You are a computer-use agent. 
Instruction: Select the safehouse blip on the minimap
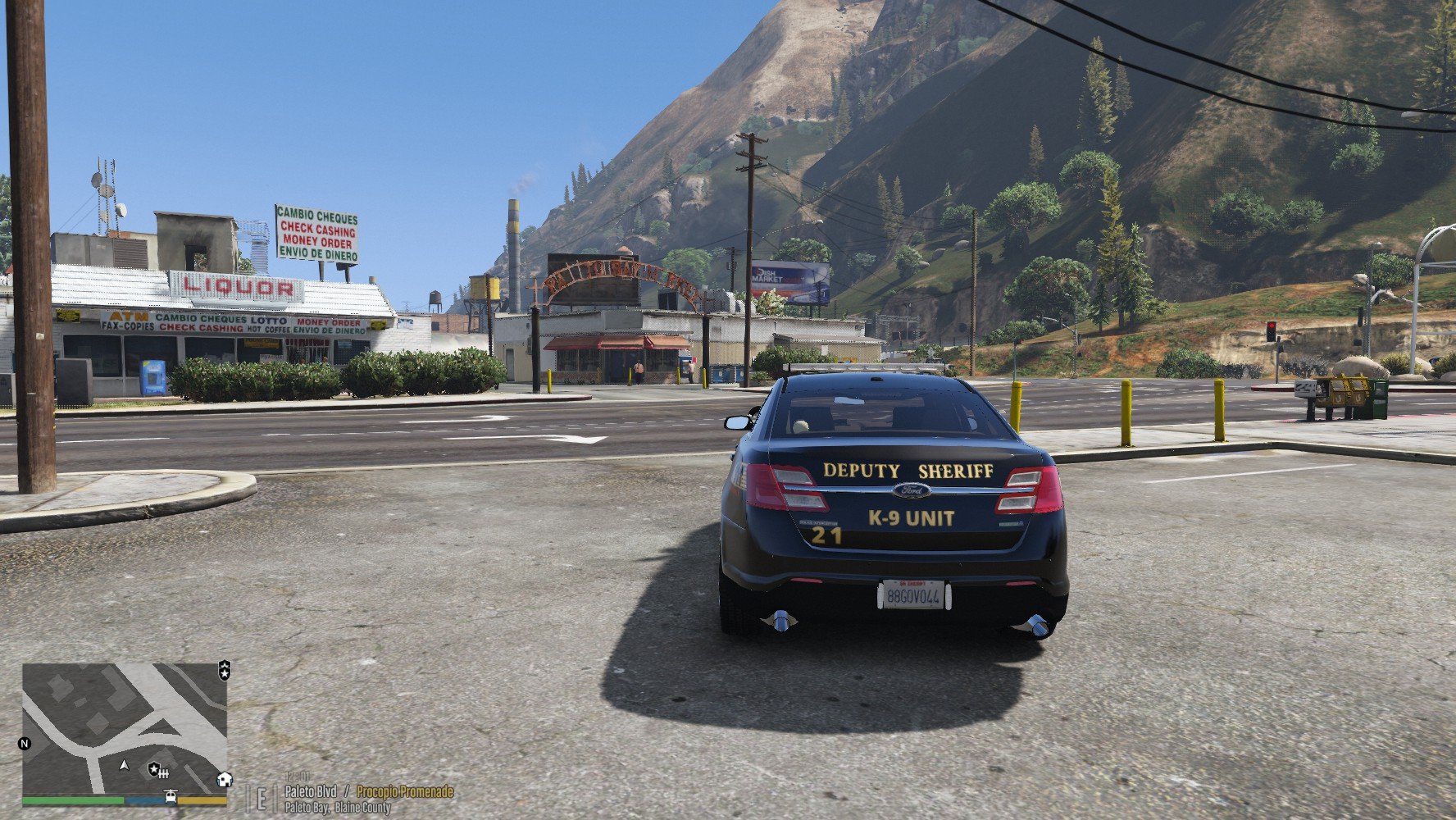[x=224, y=779]
